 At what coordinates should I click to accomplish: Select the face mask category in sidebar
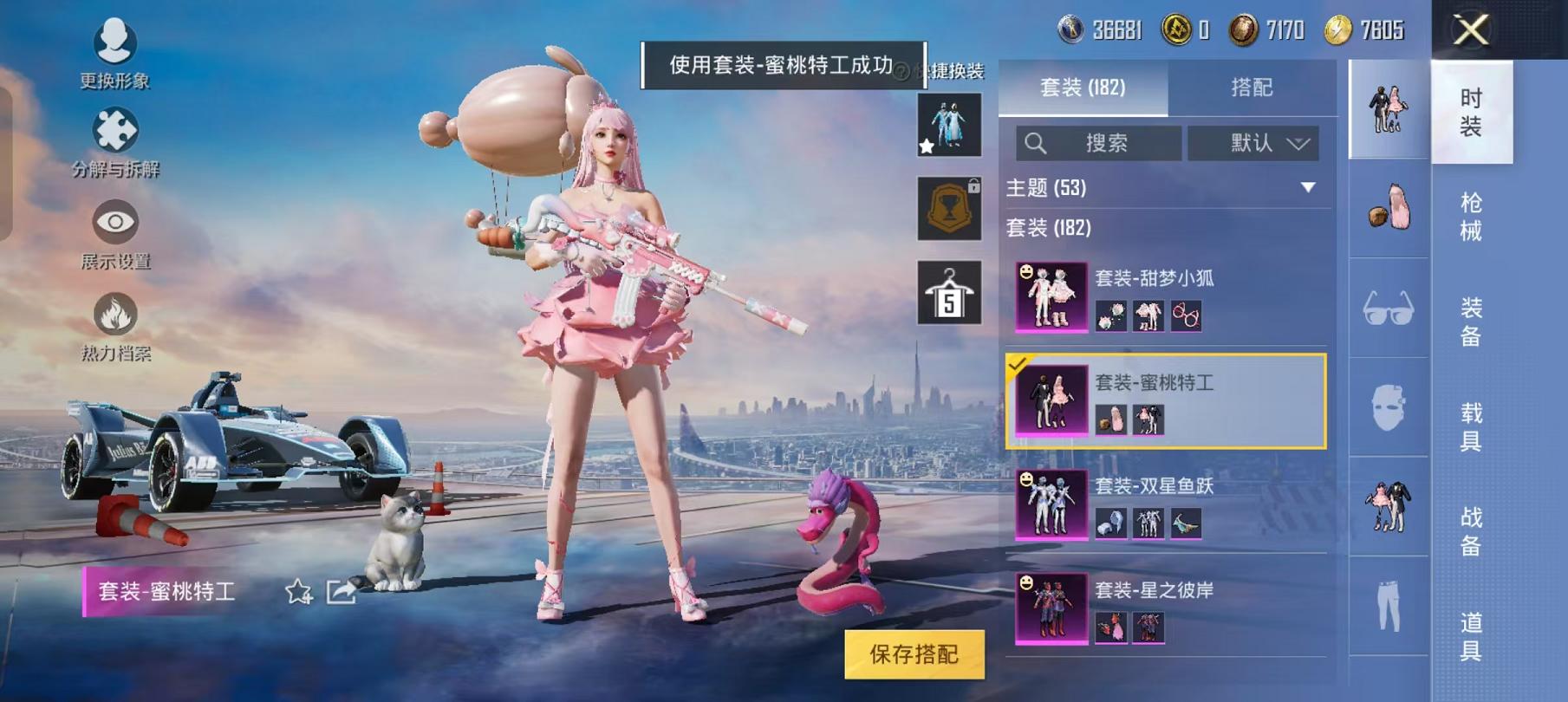(x=1387, y=406)
